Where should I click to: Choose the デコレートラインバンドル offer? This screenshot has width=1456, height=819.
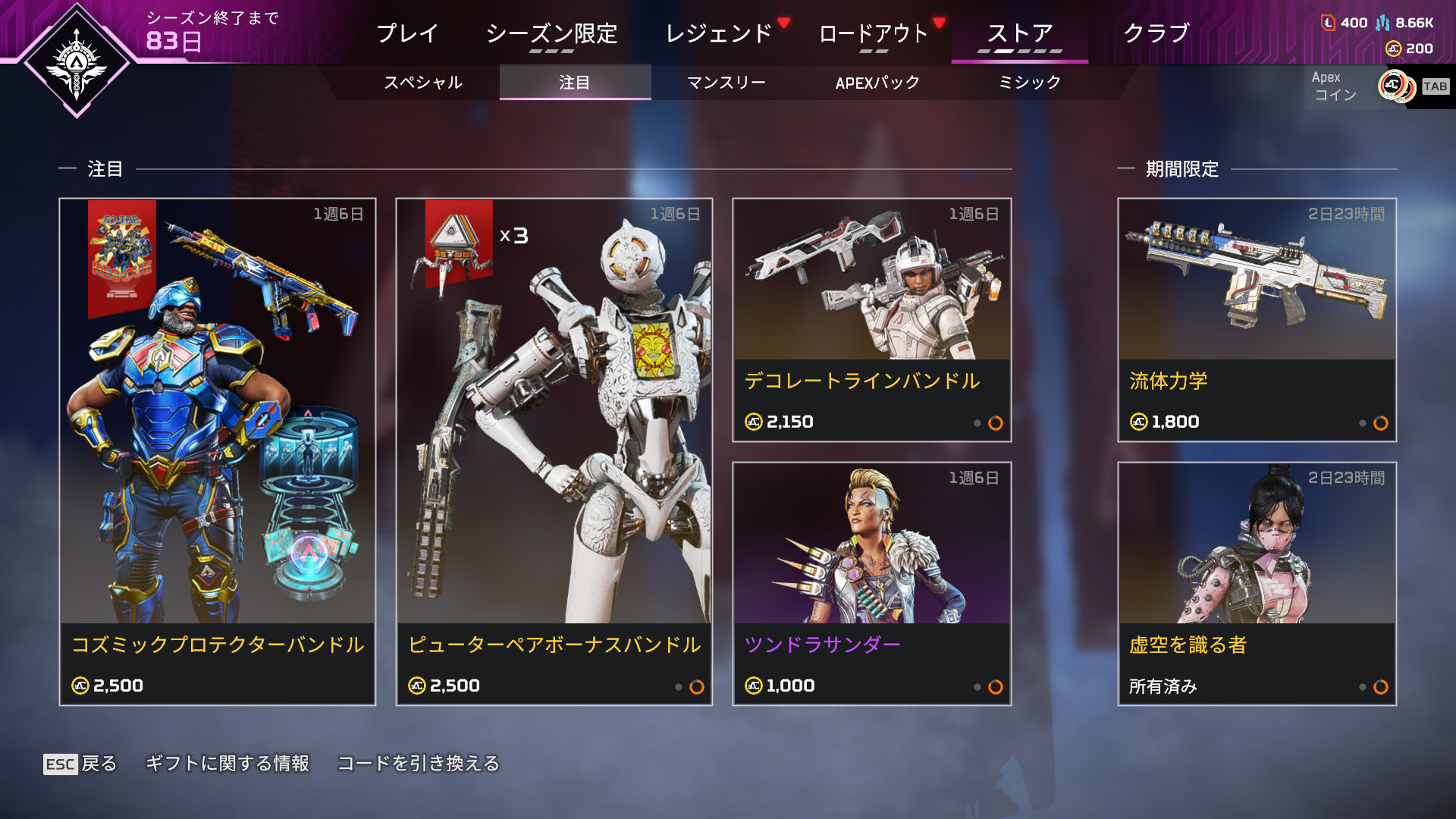871,320
